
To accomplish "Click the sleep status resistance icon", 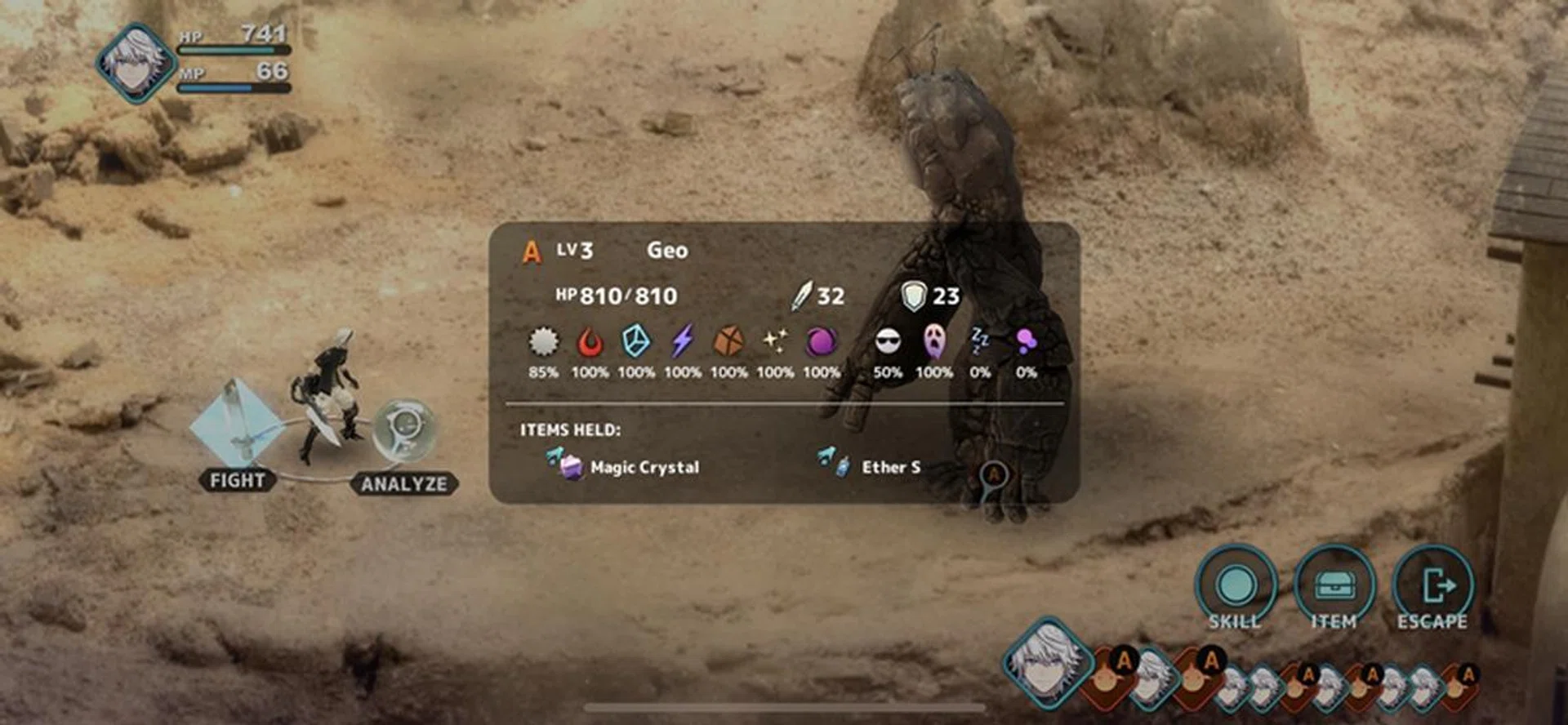I will pos(979,341).
